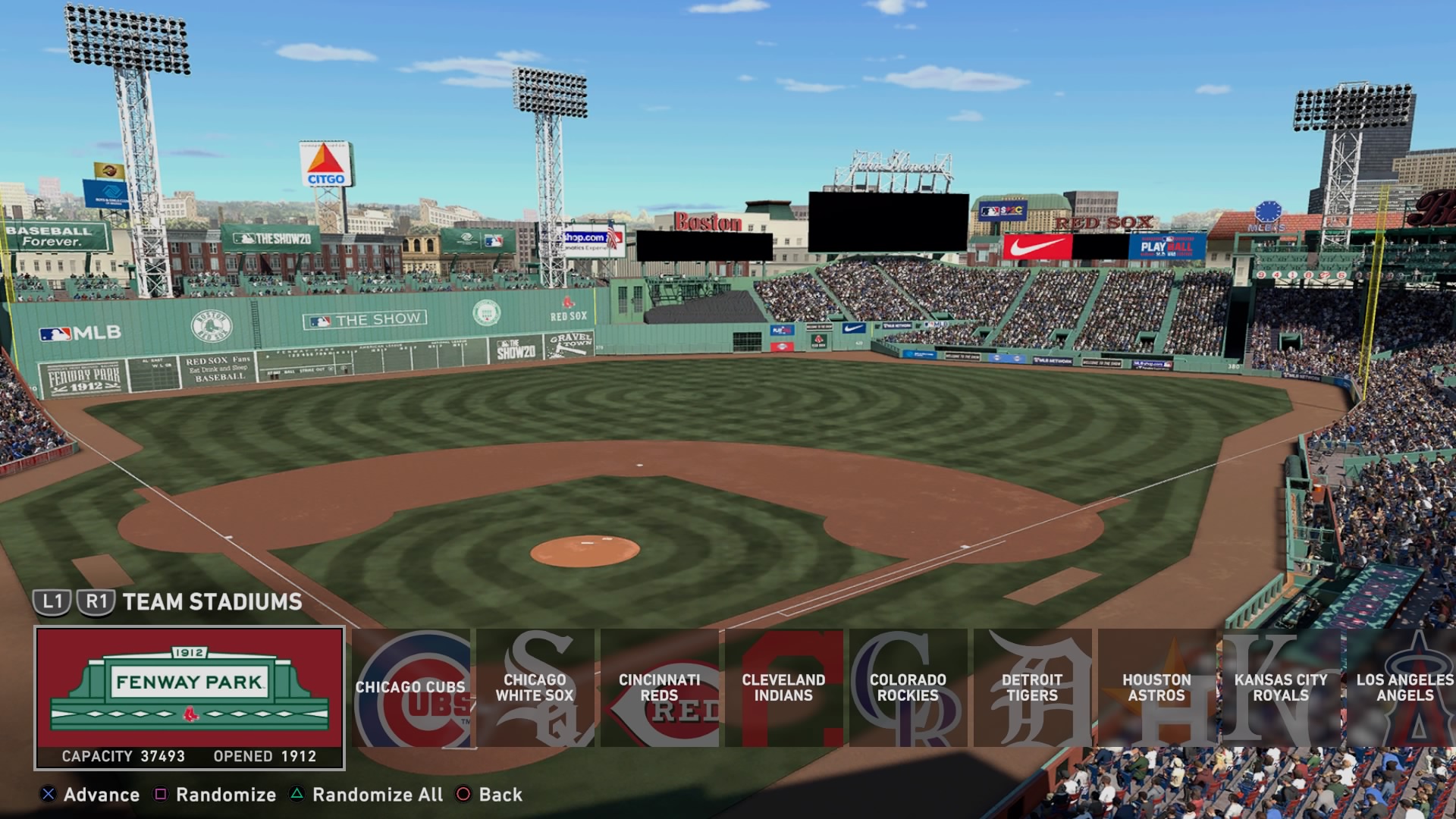Pick the Detroit Tigers stadium

tap(1033, 688)
